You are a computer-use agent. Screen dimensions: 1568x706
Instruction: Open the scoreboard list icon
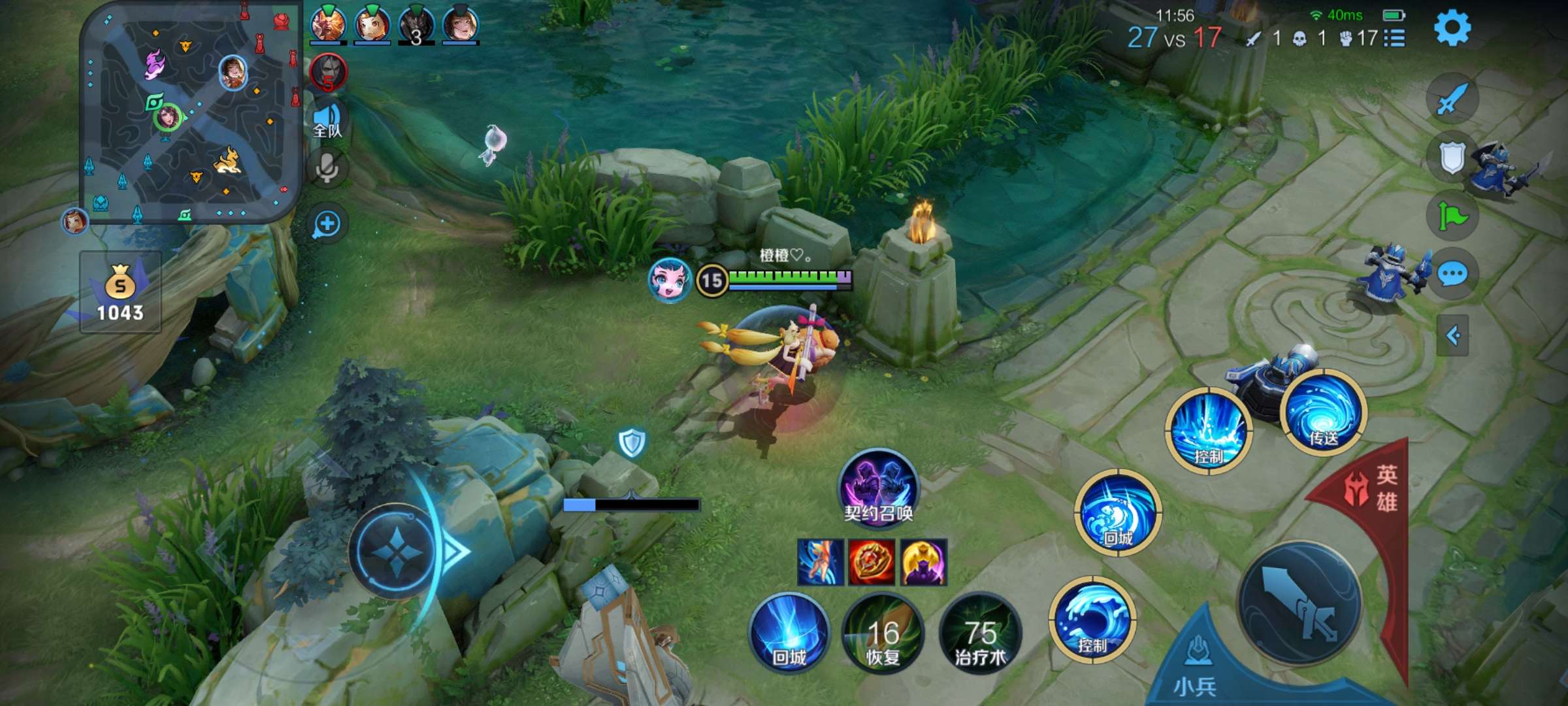click(1394, 38)
